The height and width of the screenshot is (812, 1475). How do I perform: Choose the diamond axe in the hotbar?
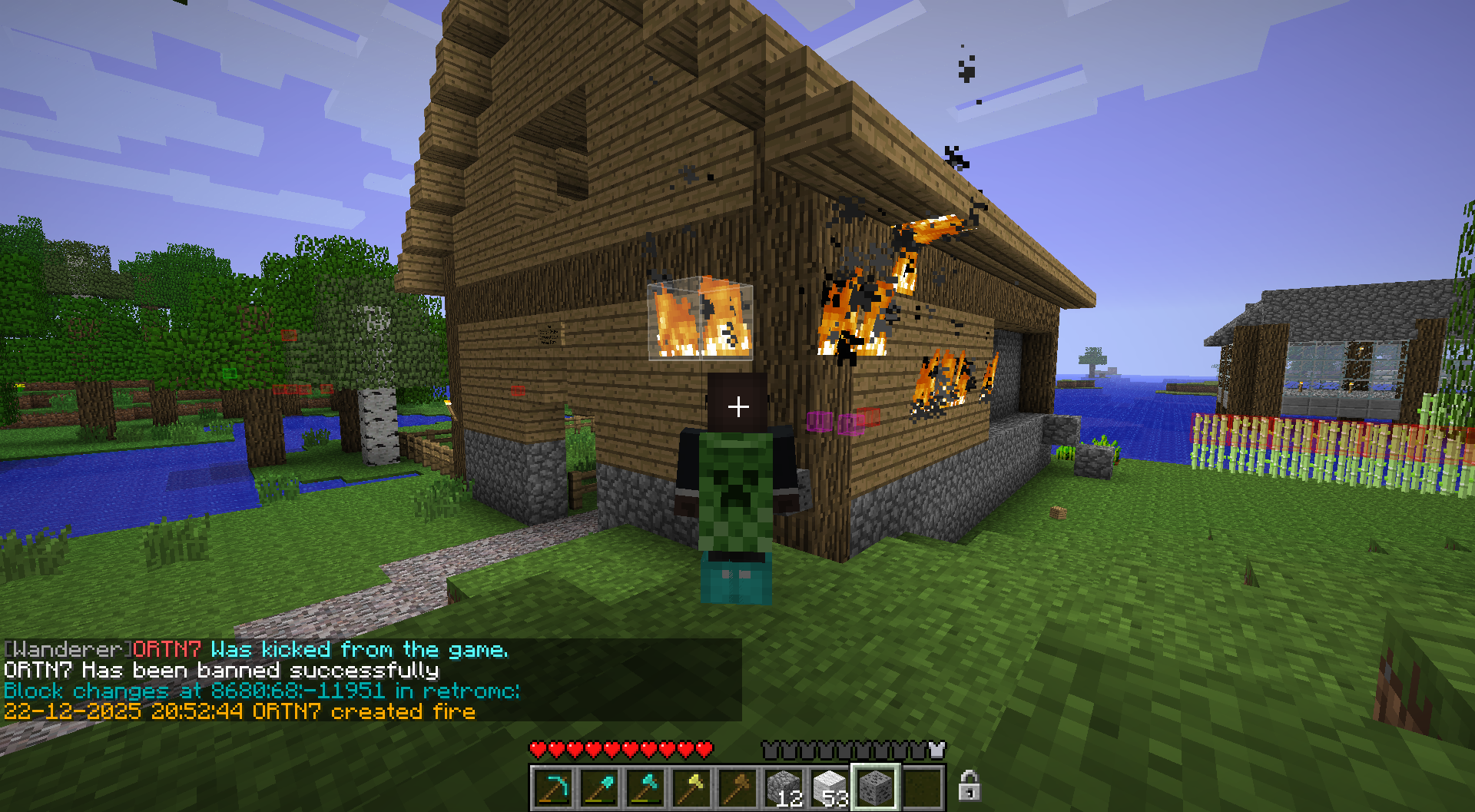(645, 787)
